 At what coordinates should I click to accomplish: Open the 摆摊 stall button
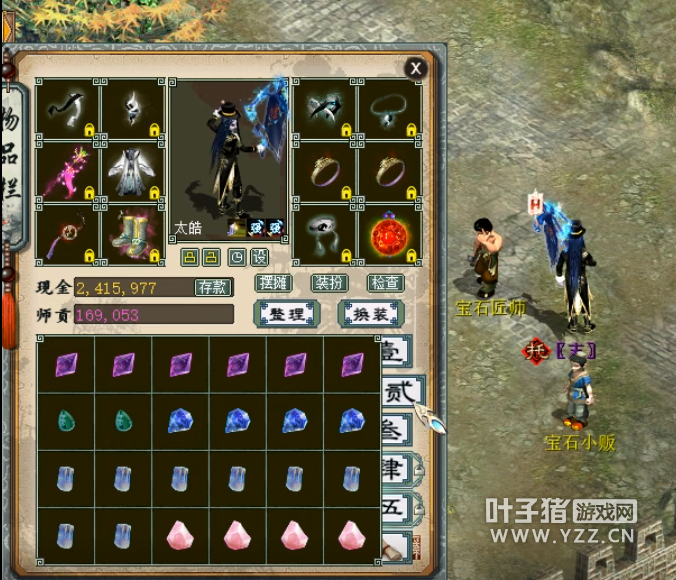click(x=272, y=284)
